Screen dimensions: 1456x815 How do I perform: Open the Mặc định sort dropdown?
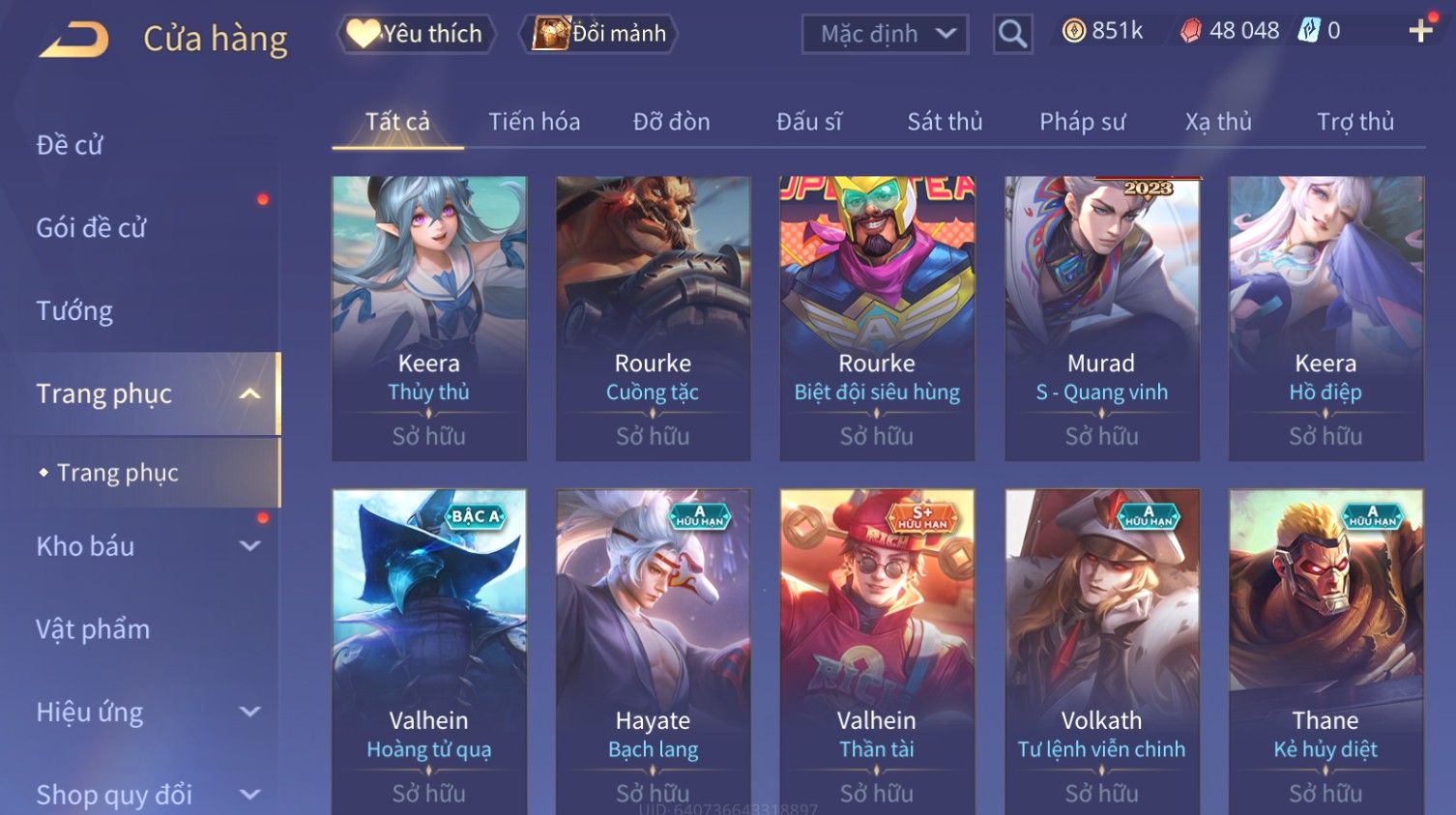point(885,35)
